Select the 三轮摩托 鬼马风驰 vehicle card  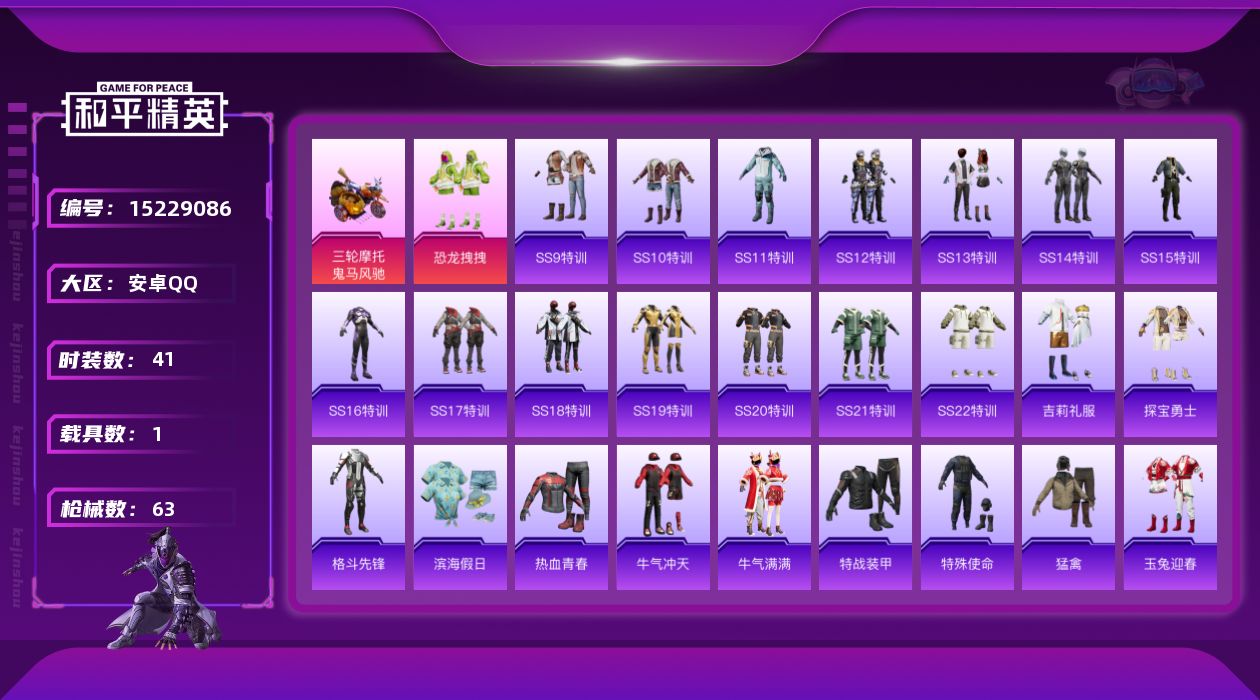(358, 211)
